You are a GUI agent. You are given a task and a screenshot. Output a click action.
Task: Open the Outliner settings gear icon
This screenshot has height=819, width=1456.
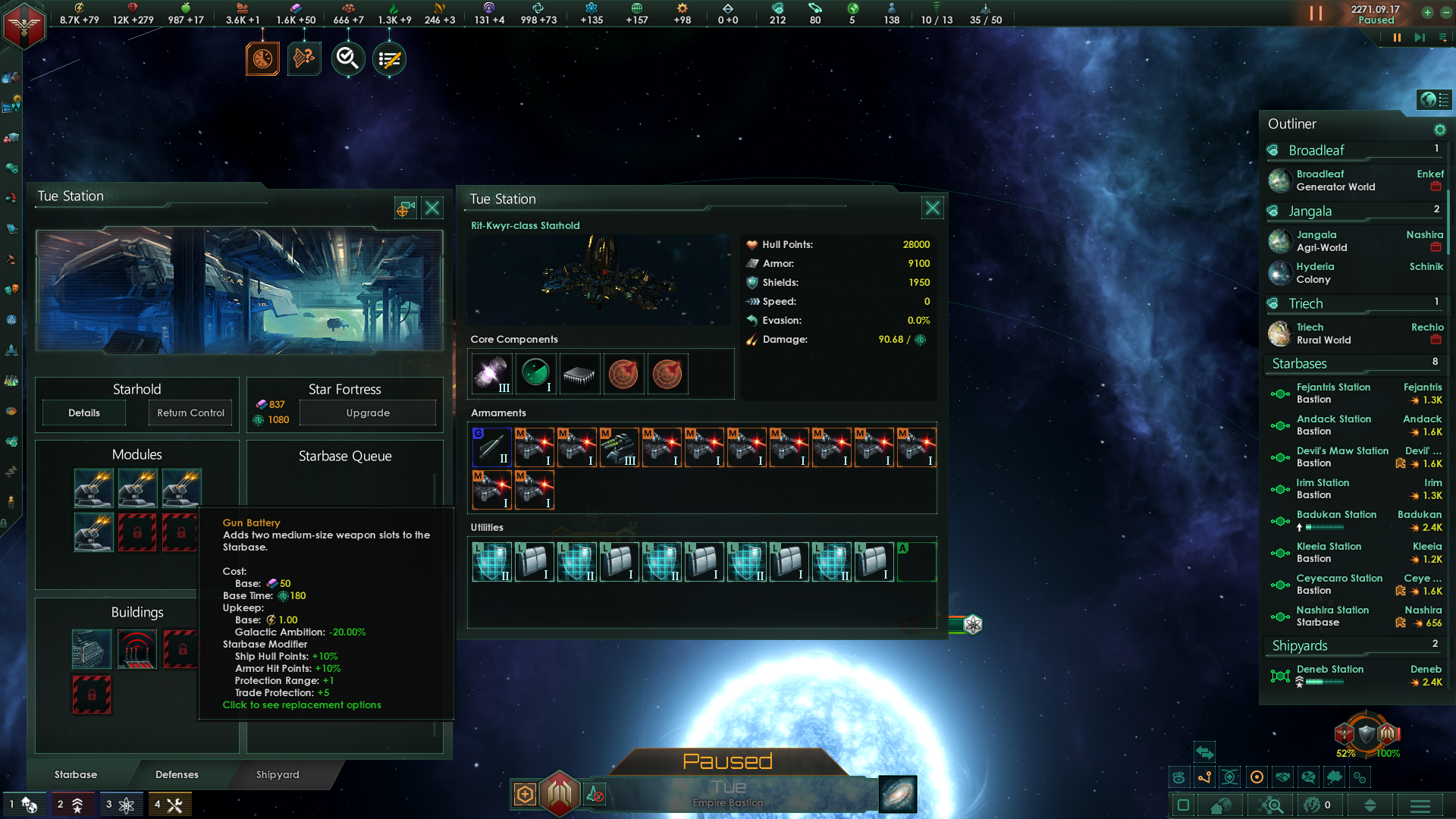[x=1440, y=130]
